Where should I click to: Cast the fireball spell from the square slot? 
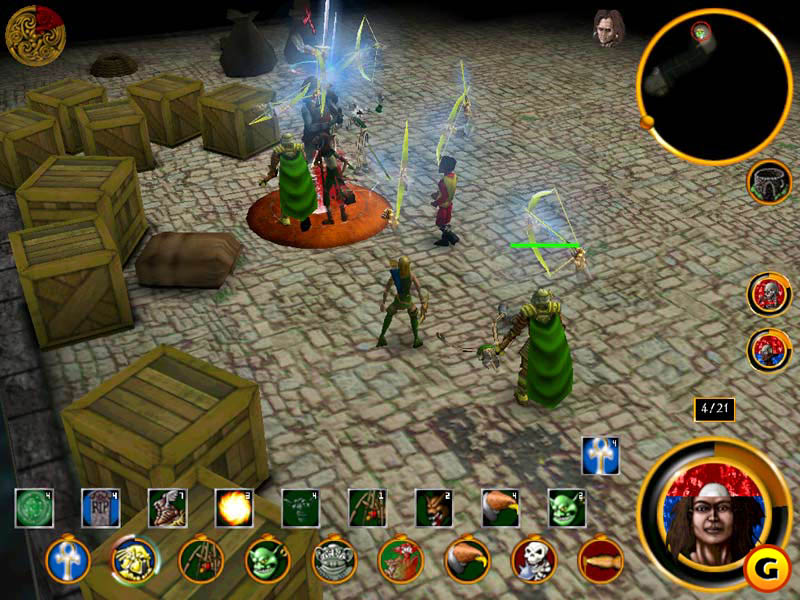(x=234, y=508)
